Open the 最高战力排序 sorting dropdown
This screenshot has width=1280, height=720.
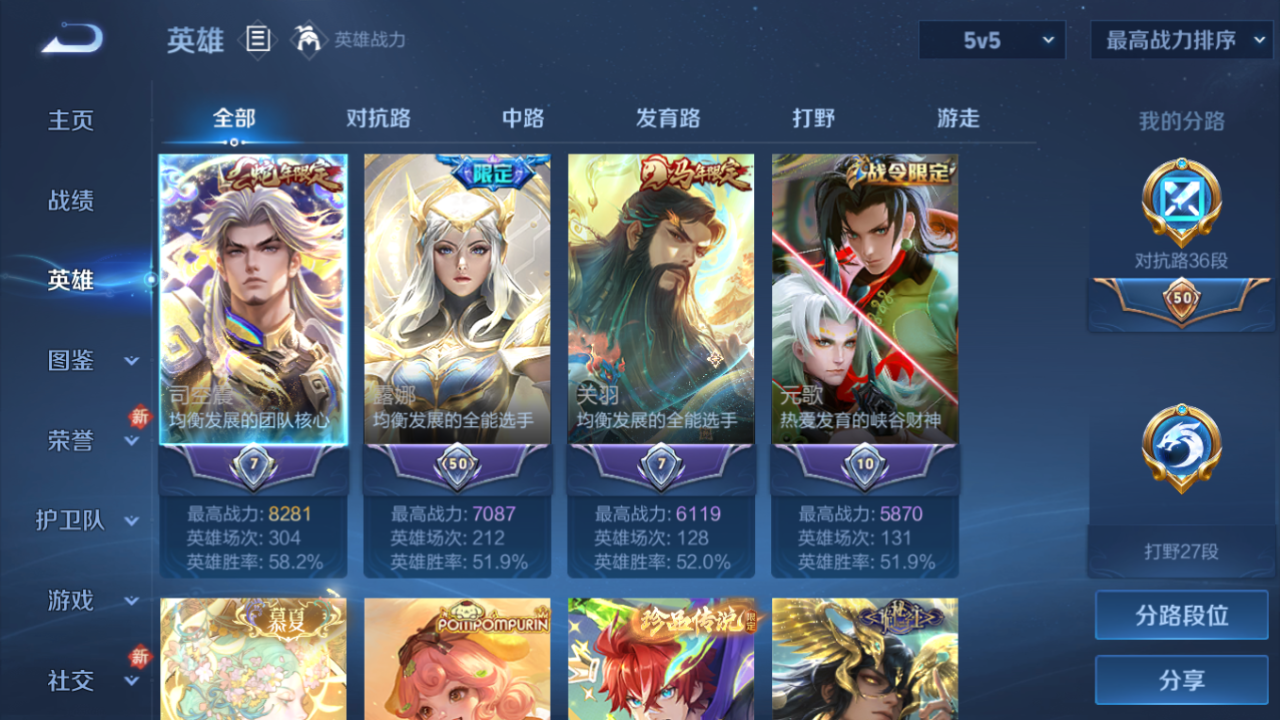tap(1180, 40)
